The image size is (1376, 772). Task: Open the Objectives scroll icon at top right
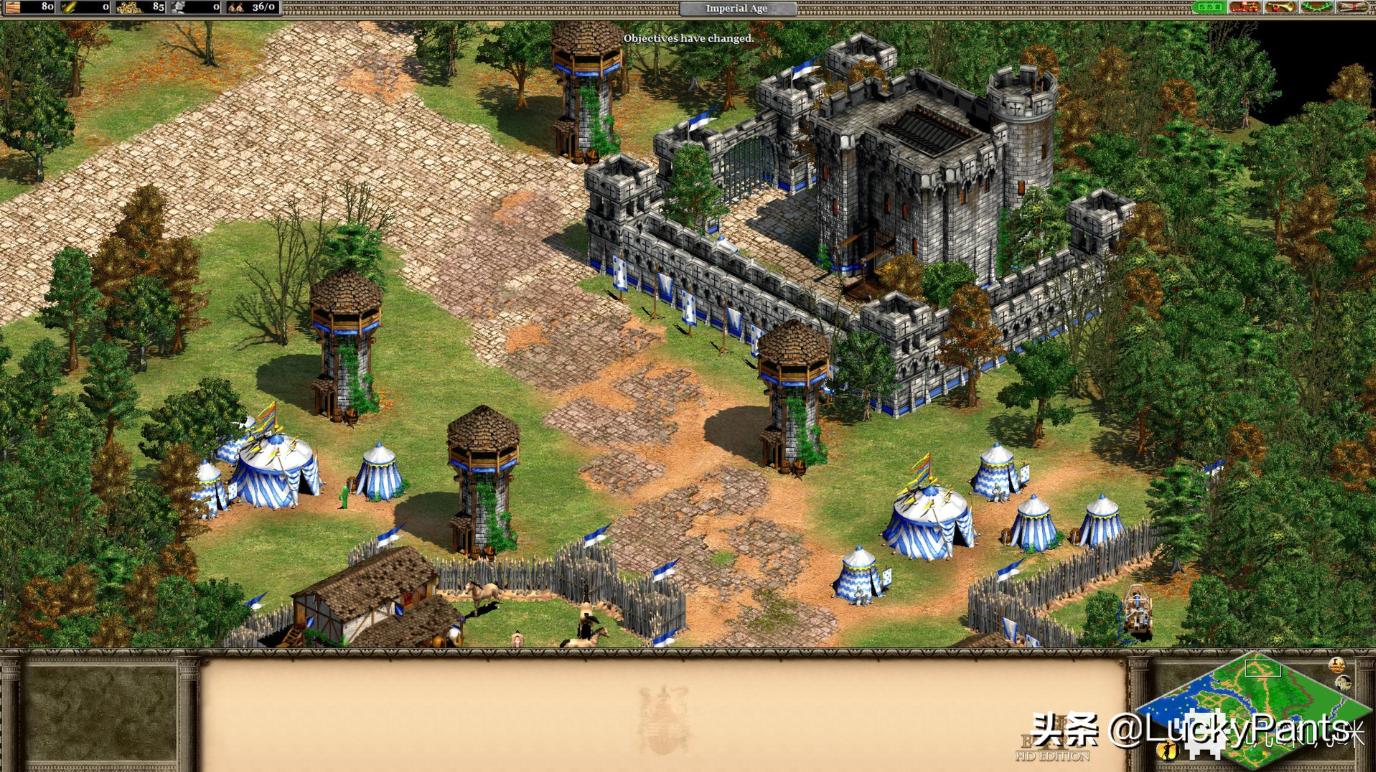1354,8
